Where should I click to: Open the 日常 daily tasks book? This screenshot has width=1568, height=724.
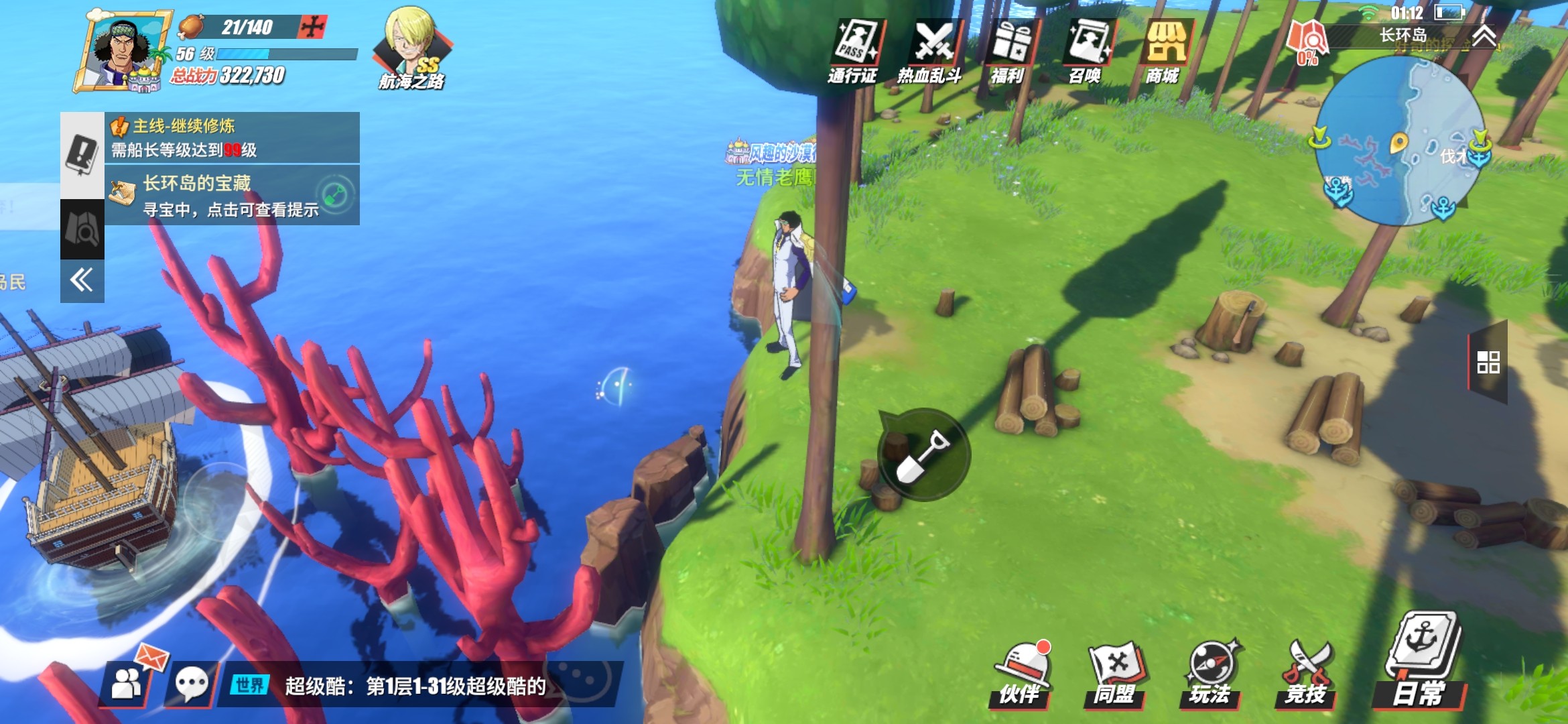1421,660
